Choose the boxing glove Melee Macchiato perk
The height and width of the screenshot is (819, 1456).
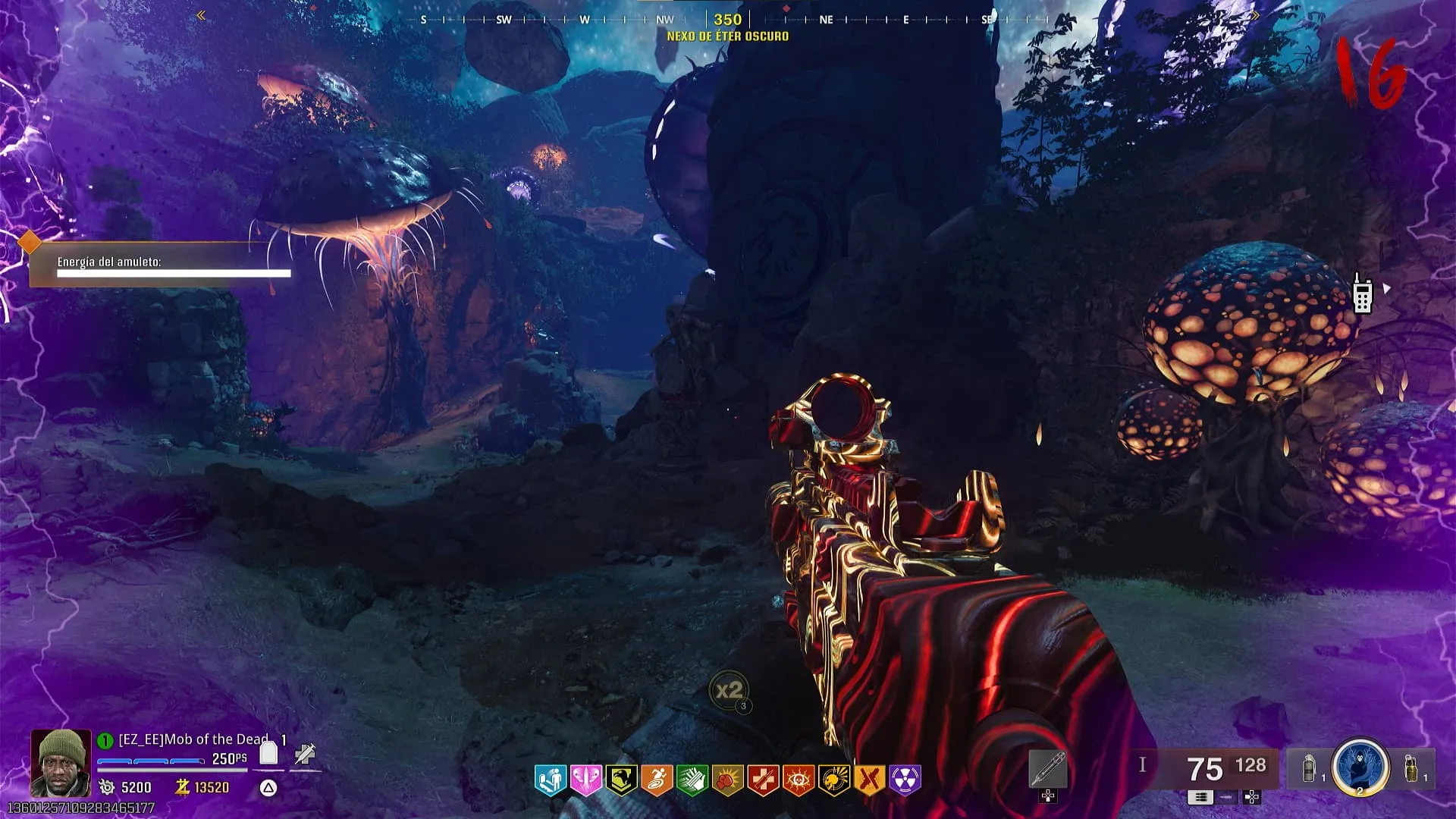(728, 780)
